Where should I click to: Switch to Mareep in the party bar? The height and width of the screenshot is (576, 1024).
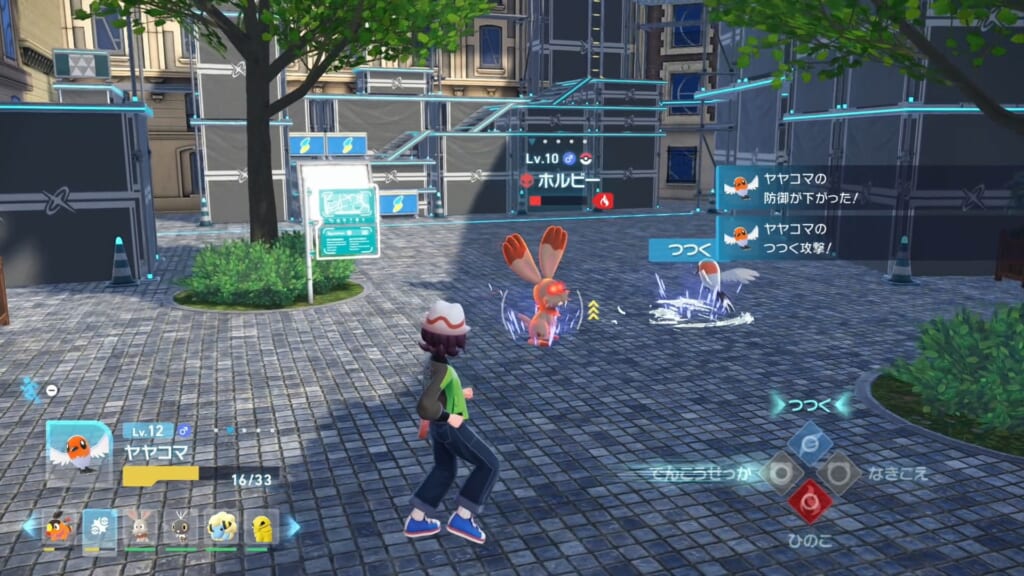pos(221,526)
